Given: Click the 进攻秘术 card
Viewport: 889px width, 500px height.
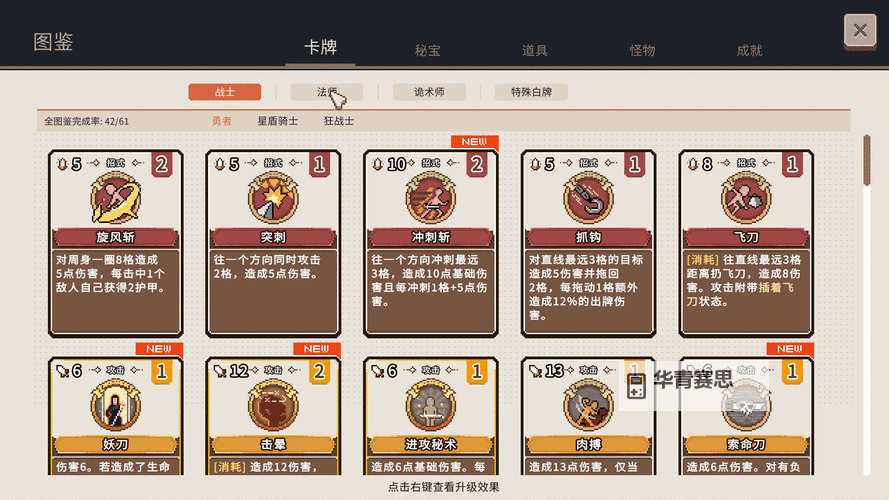Looking at the screenshot, I should [431, 420].
